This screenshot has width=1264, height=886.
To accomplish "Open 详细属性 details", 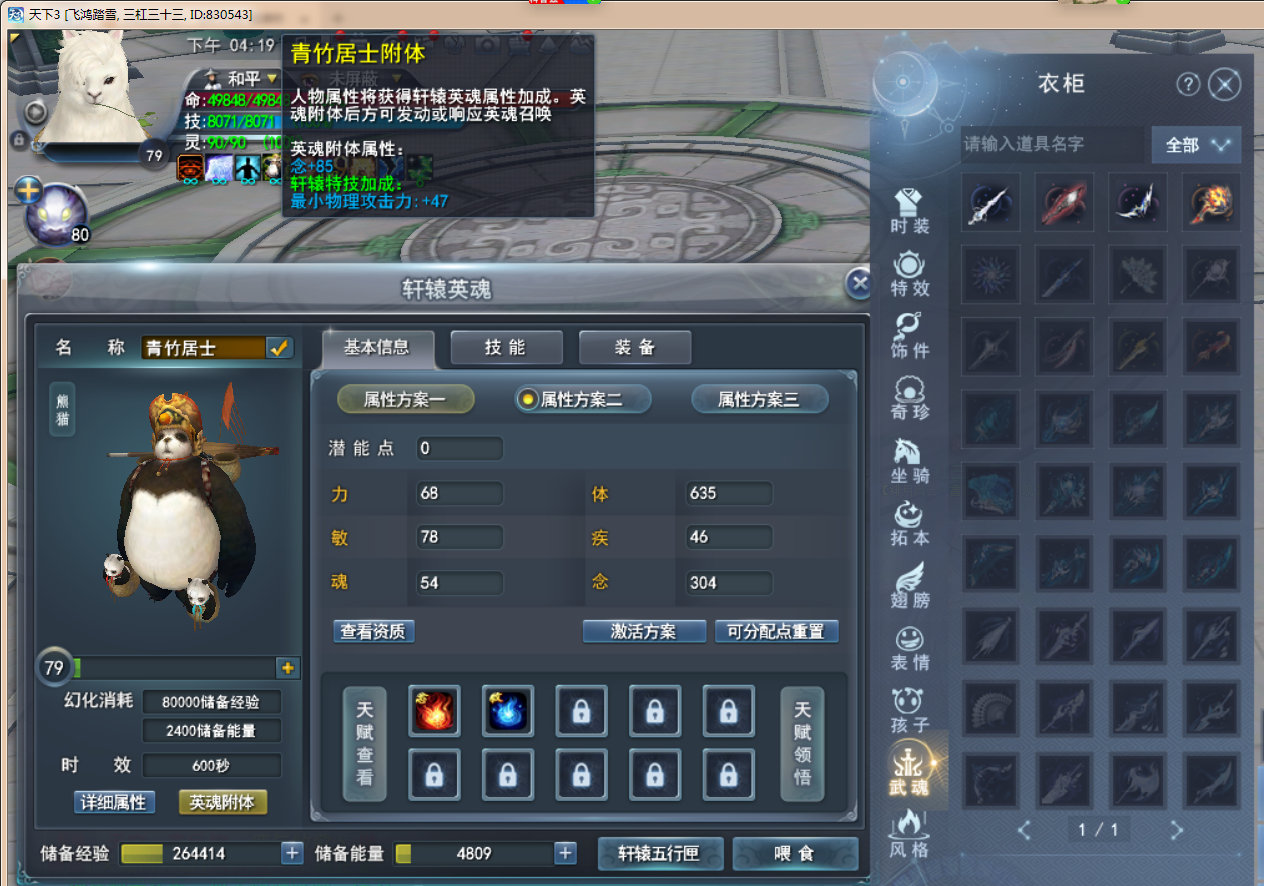I will [114, 802].
